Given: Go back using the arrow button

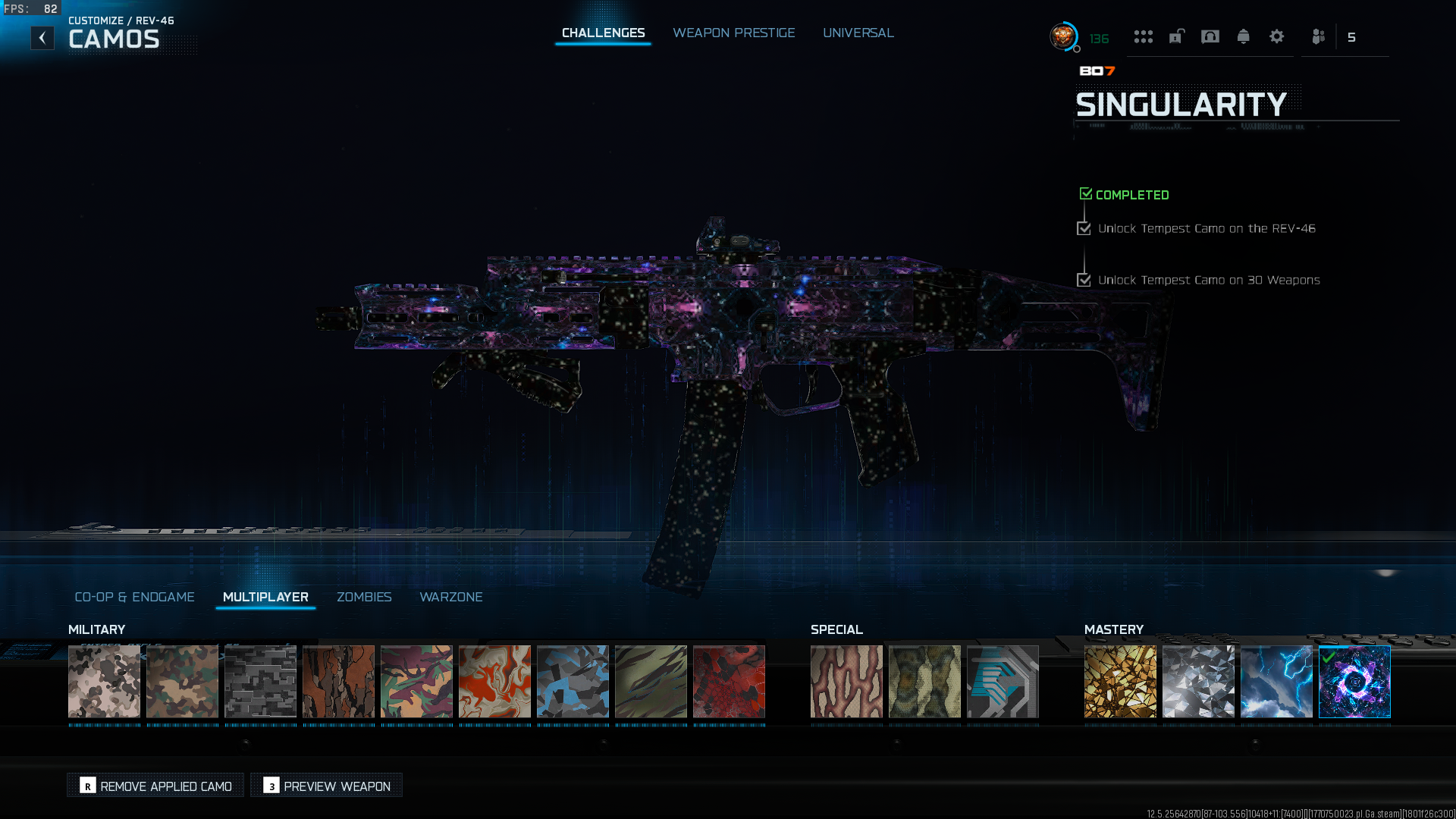Looking at the screenshot, I should coord(42,38).
